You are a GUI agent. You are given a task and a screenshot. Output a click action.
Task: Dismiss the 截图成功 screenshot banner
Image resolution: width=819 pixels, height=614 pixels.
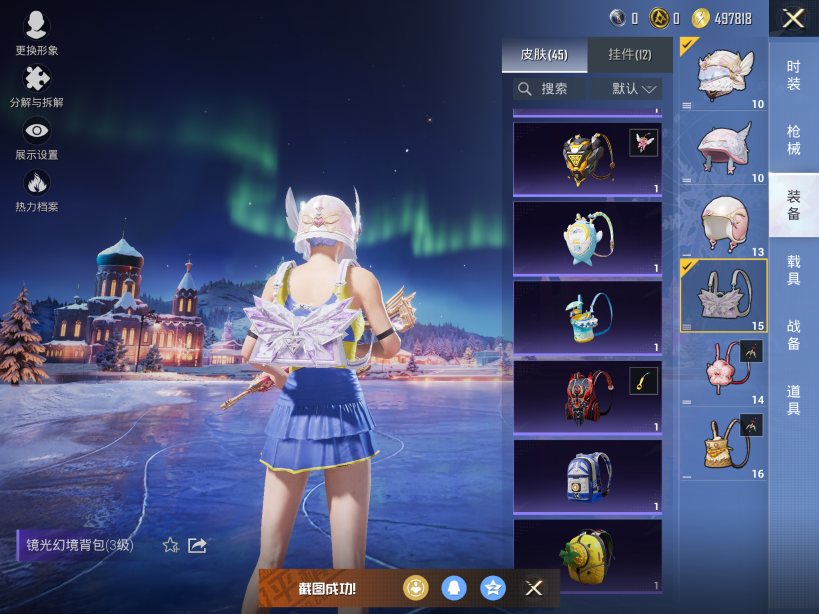pyautogui.click(x=534, y=588)
